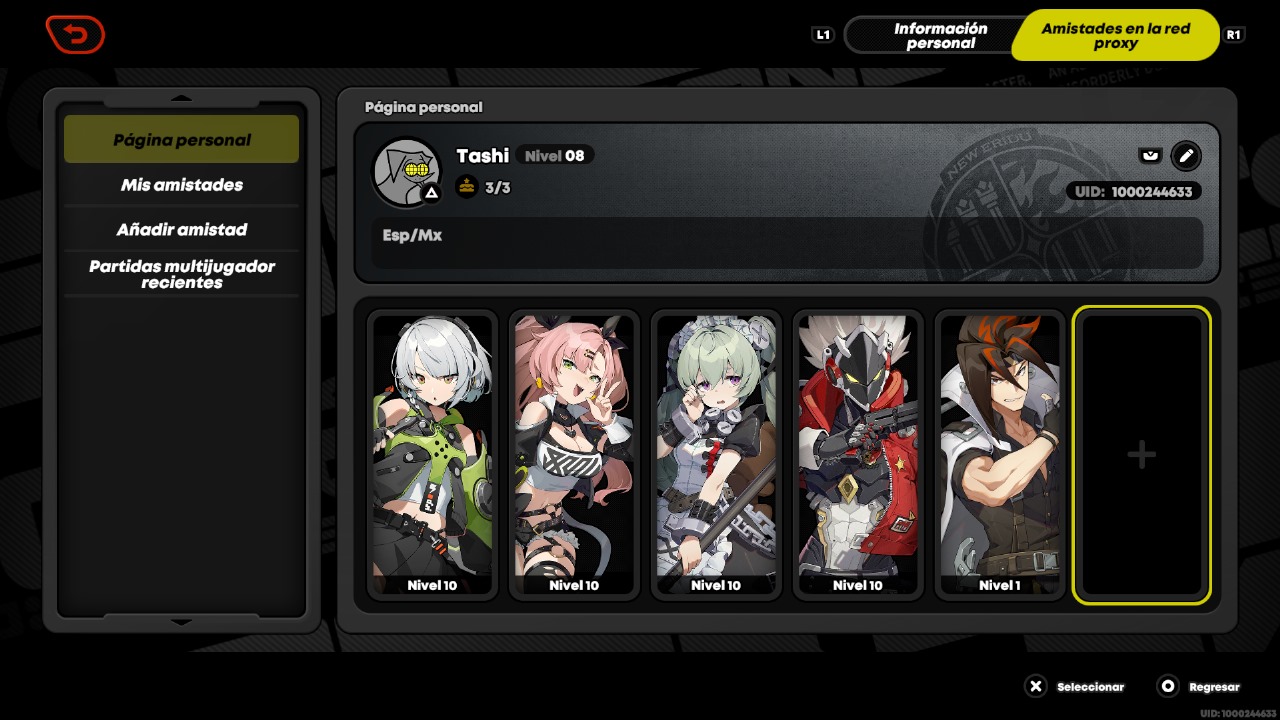
Task: Select Mis amistades in the sidebar
Action: (181, 185)
